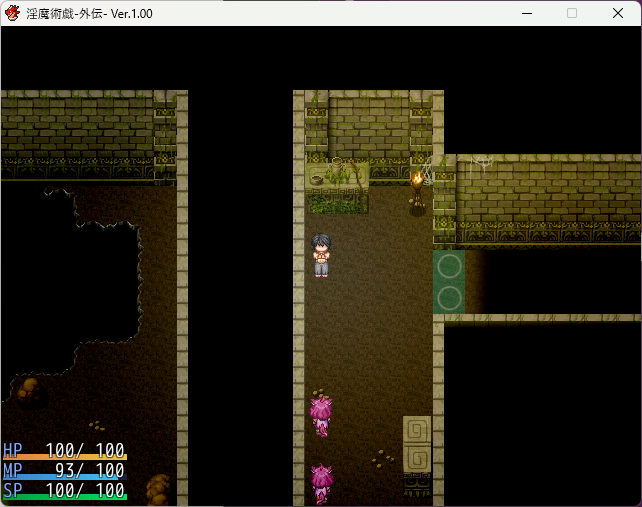Minimize the game window
This screenshot has height=507, width=642.
pyautogui.click(x=526, y=13)
